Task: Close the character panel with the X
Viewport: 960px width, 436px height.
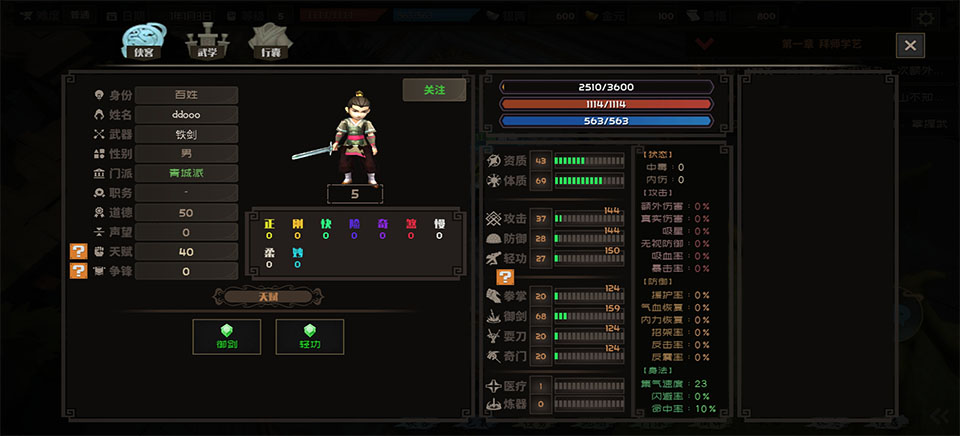Action: point(910,45)
